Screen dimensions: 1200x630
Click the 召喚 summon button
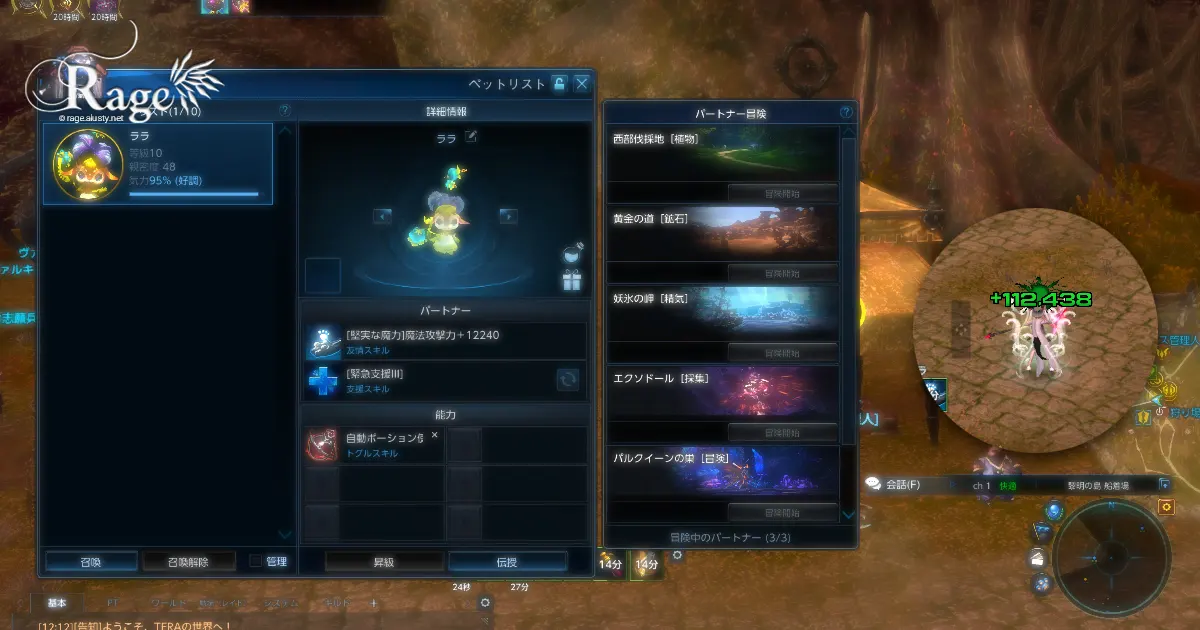click(x=89, y=562)
